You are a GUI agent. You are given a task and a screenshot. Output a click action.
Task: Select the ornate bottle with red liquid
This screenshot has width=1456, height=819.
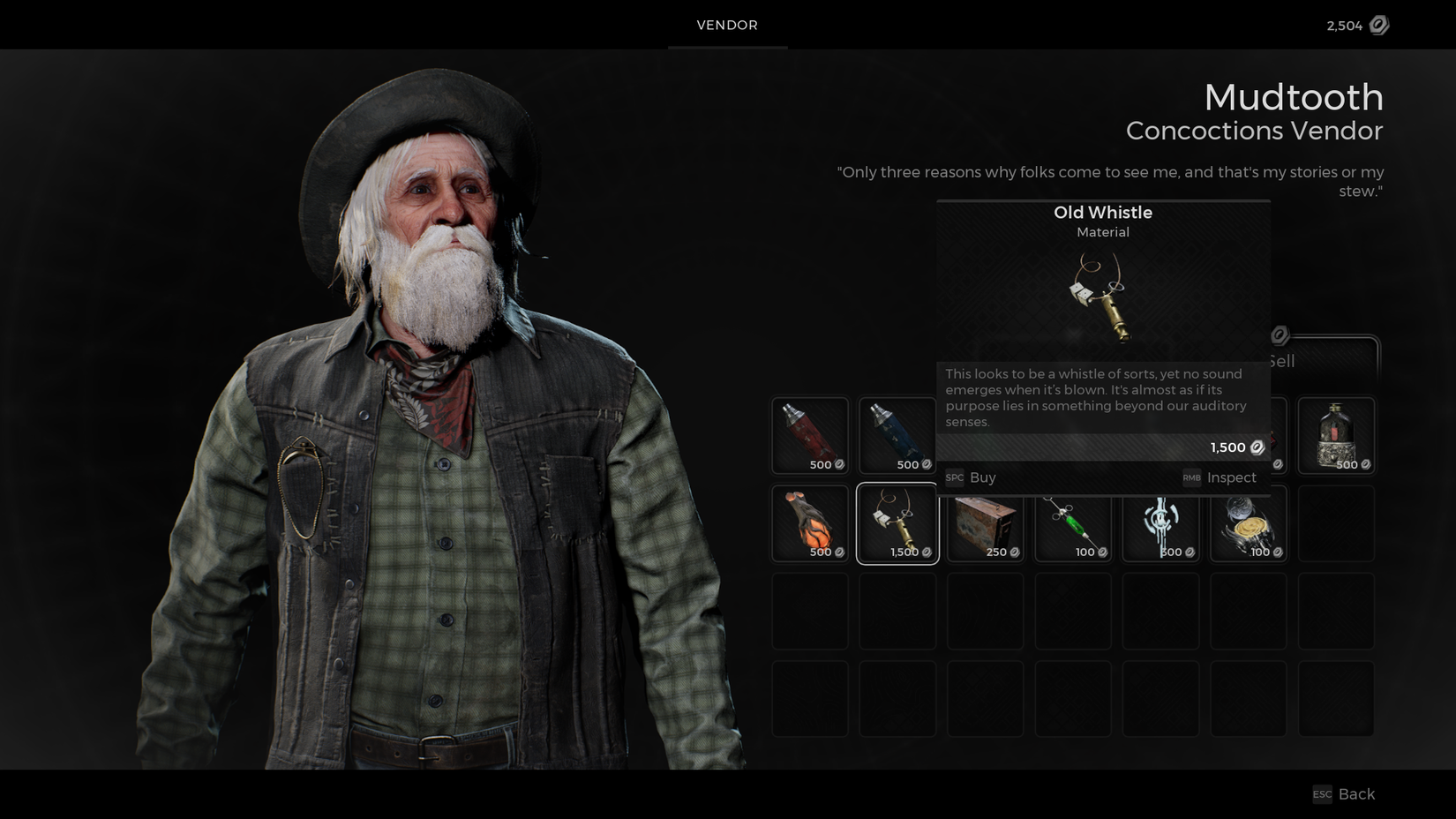[1336, 435]
